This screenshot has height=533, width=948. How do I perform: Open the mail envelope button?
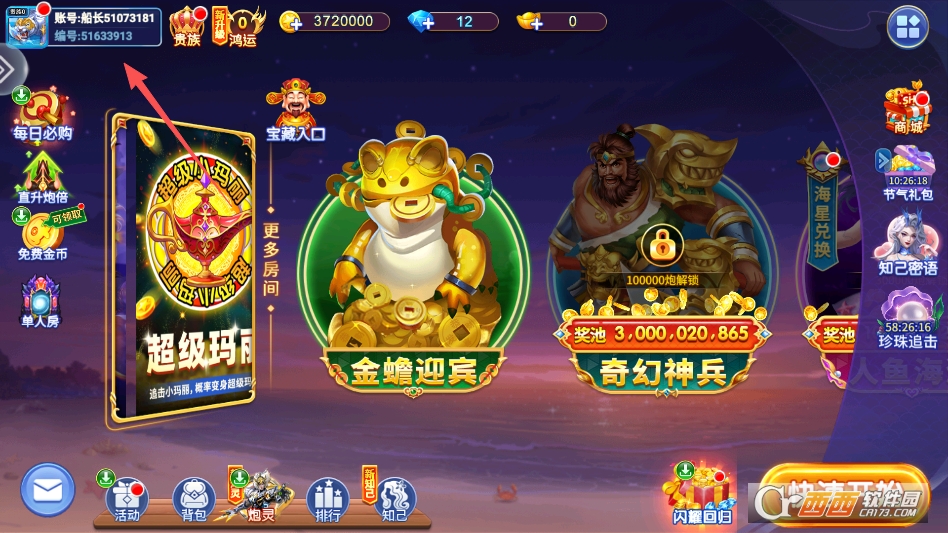click(x=47, y=490)
